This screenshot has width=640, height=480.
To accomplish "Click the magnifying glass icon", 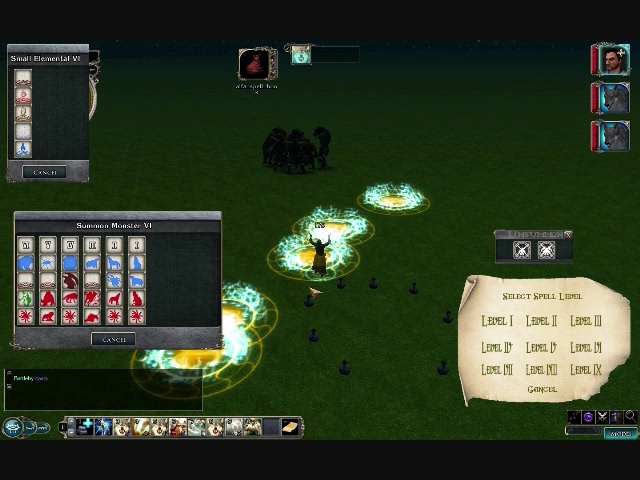I will [630, 417].
